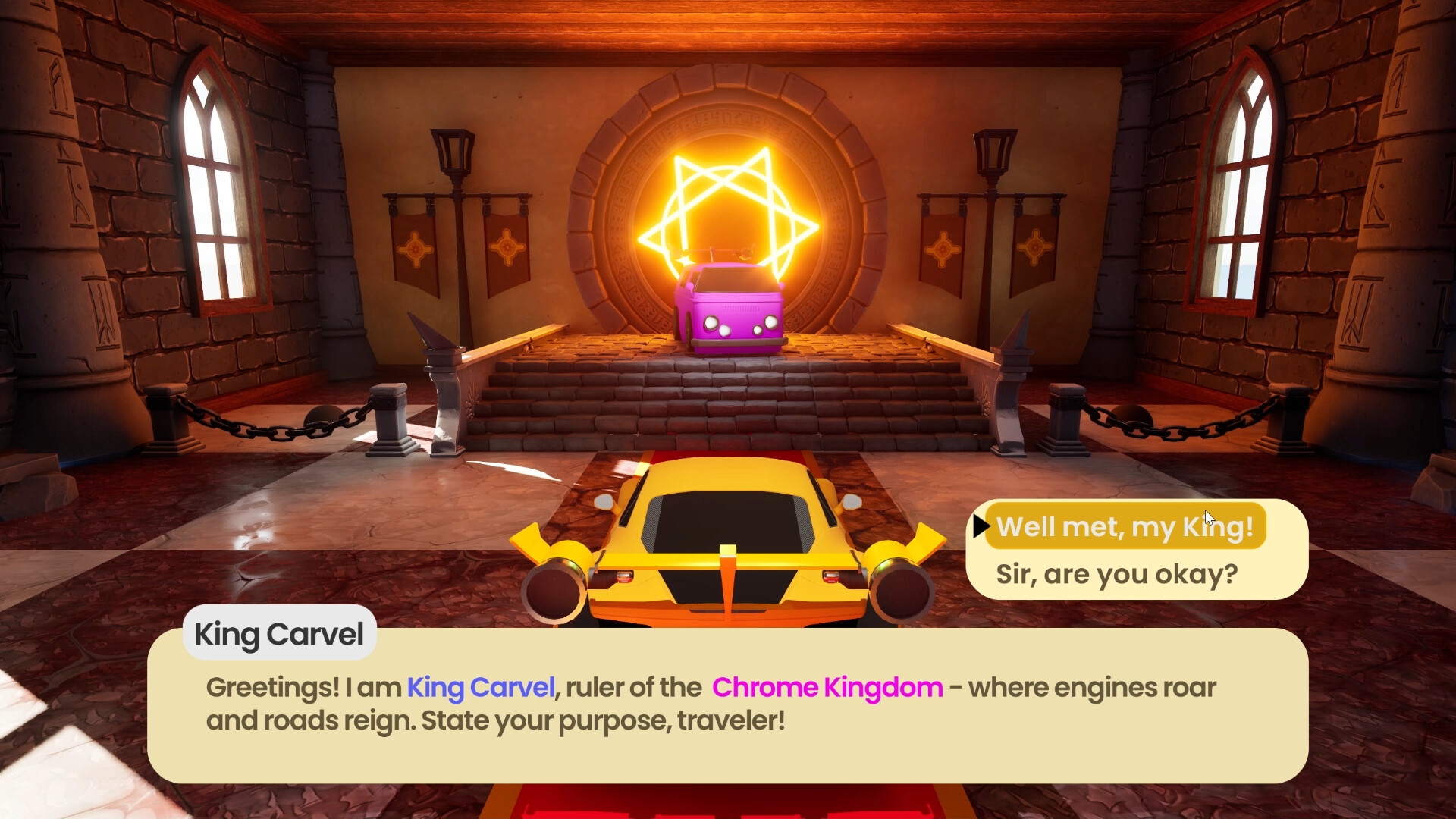Click the blue 'King Carvel' keyword in dialogue
Viewport: 1456px width, 819px height.
tap(482, 687)
